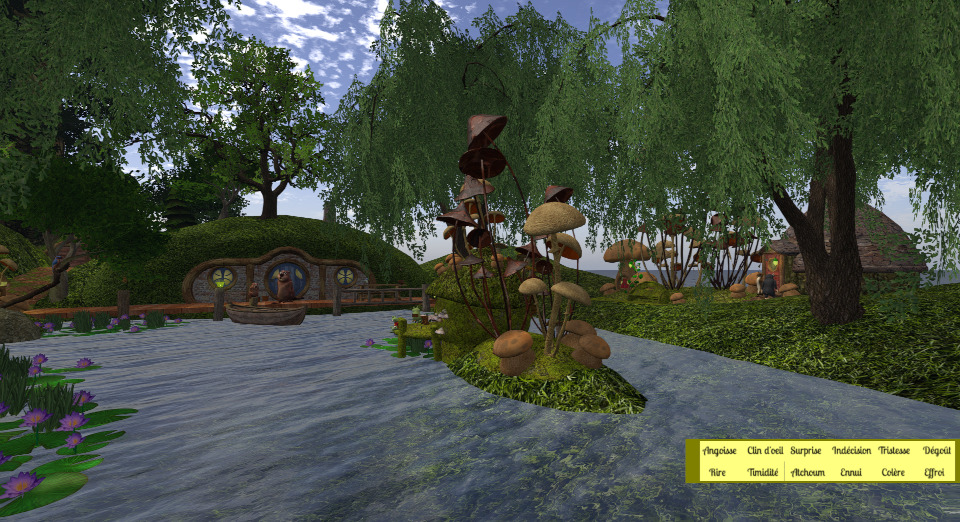Trigger the Angoisse emote
960x522 pixels.
[x=719, y=451]
